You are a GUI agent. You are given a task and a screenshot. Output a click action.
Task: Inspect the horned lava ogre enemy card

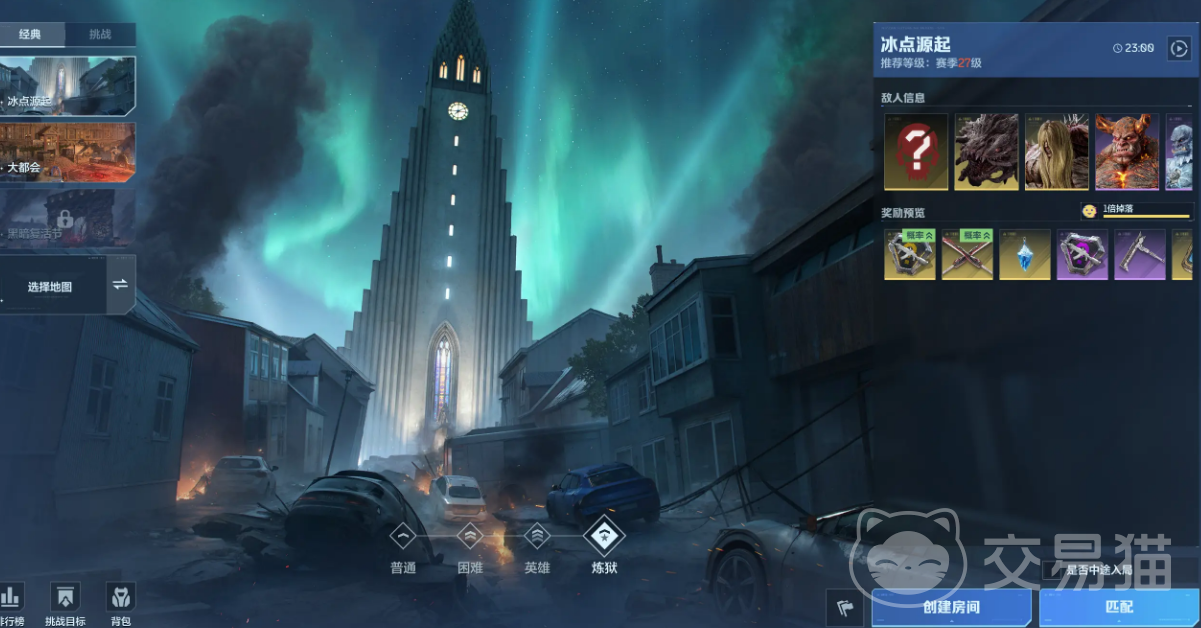tap(1127, 152)
